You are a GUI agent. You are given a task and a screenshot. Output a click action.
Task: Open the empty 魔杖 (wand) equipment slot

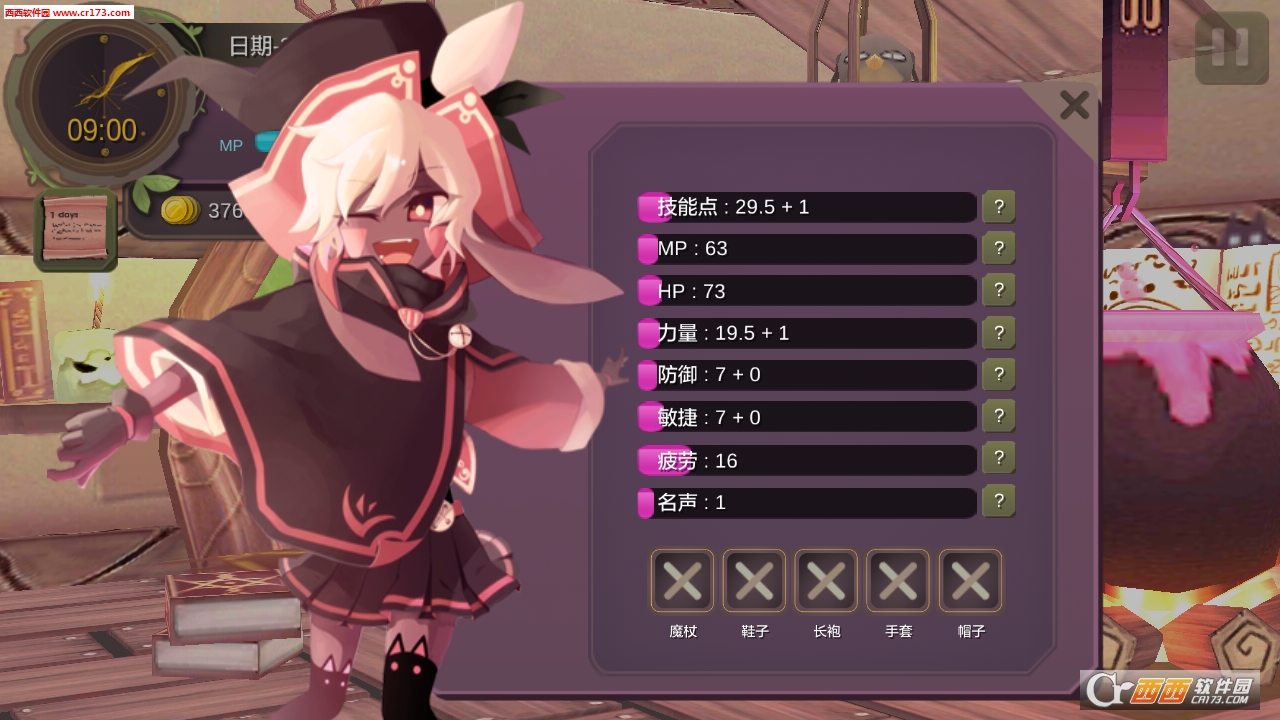coord(681,580)
